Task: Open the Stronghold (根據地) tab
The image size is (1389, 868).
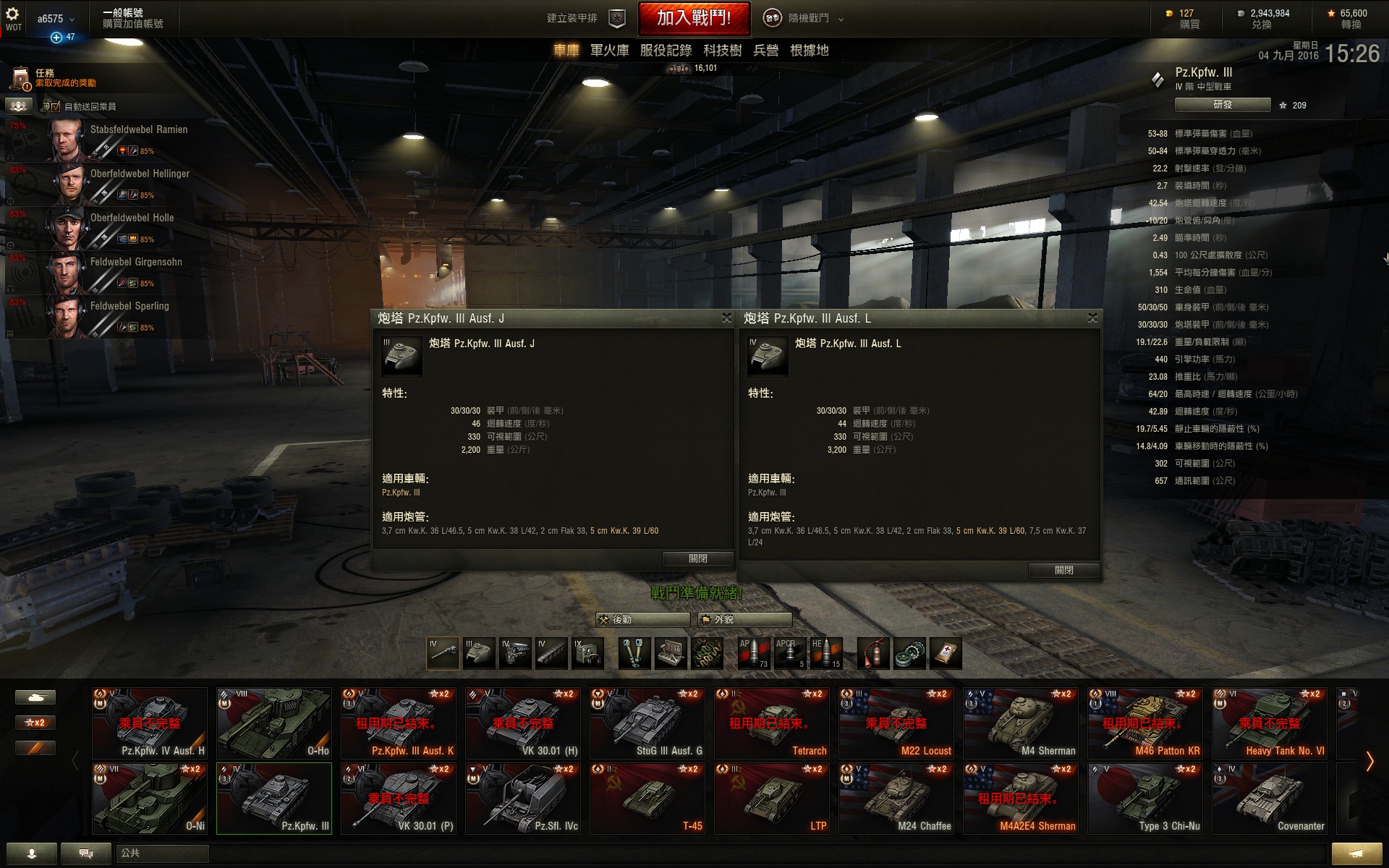Action: point(809,51)
